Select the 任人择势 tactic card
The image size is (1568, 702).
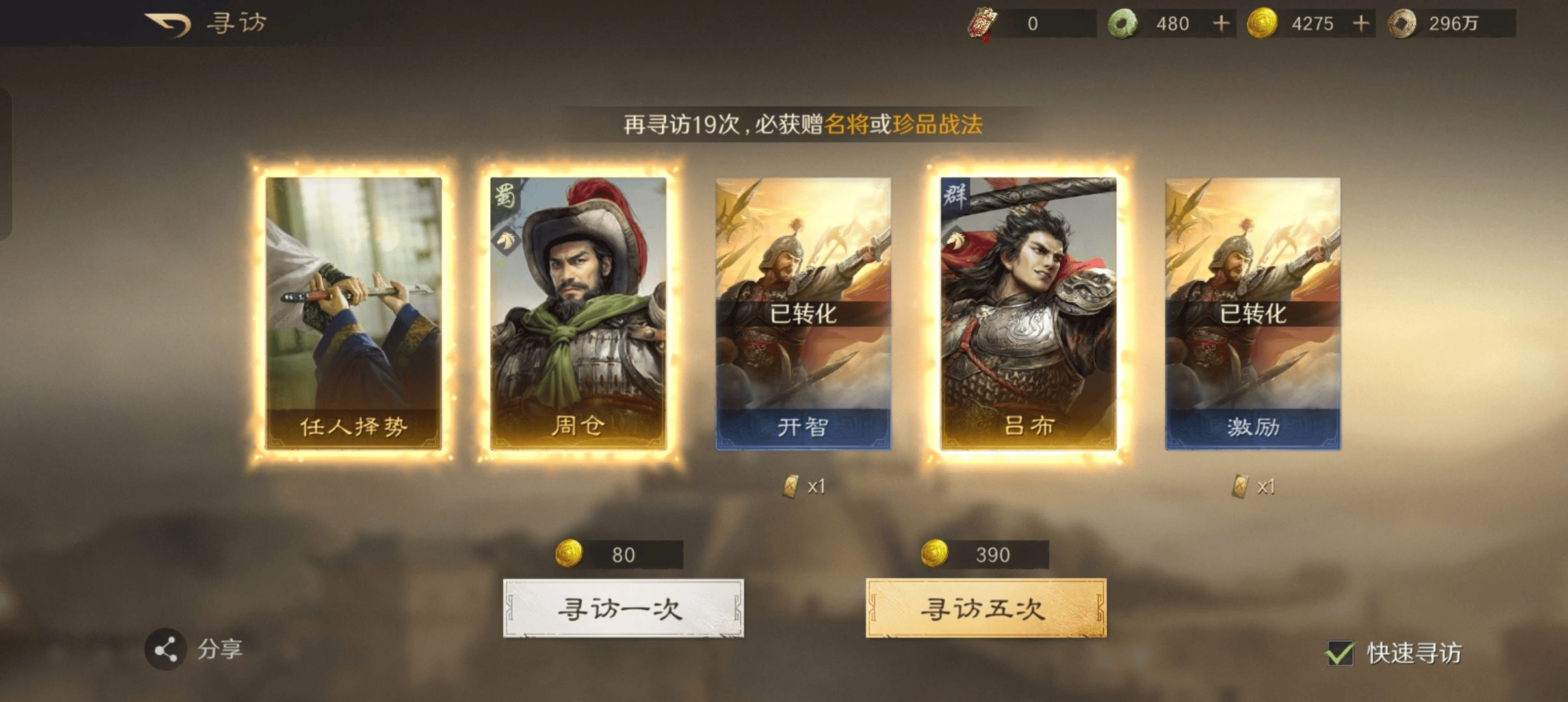click(x=354, y=313)
